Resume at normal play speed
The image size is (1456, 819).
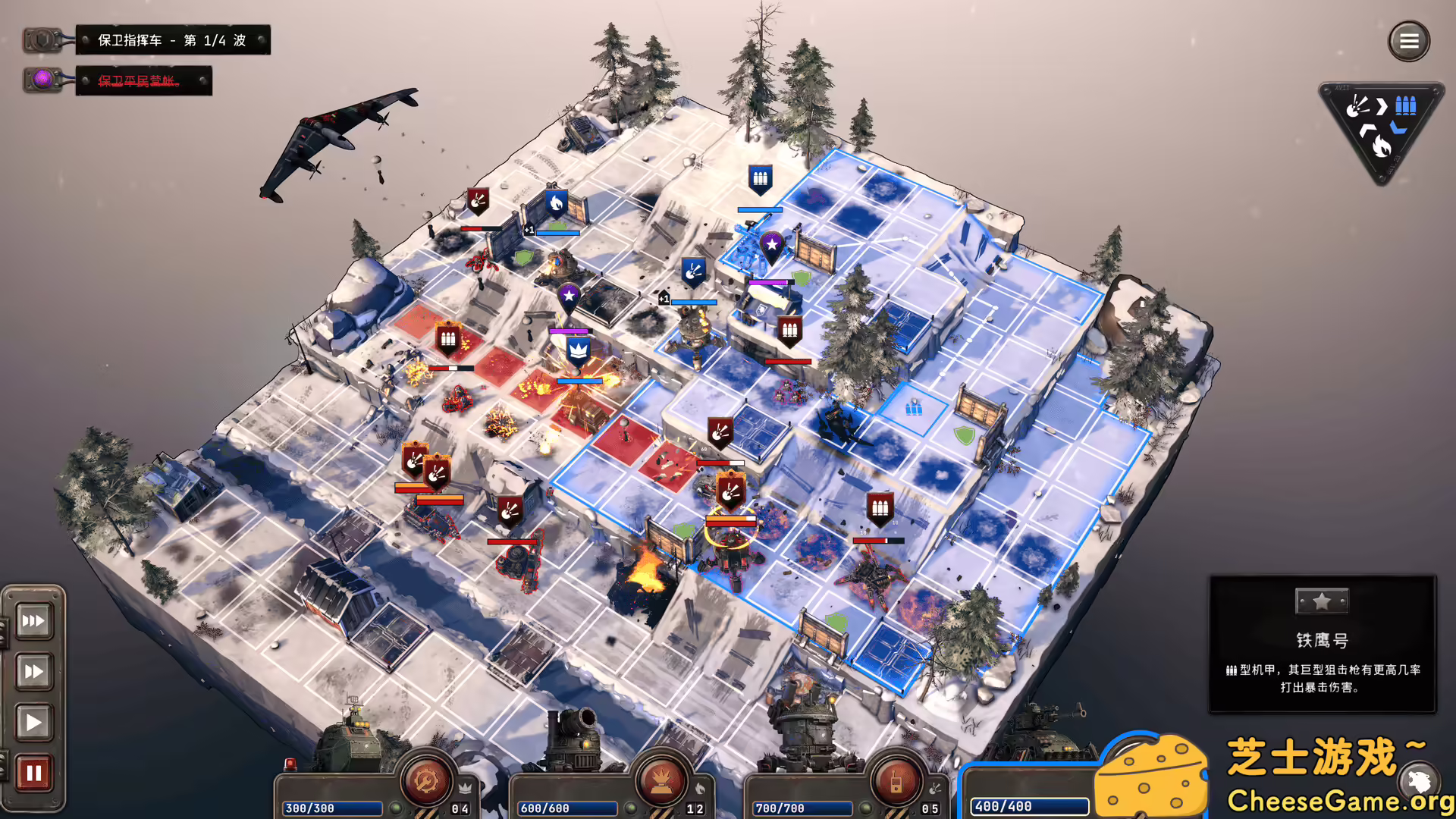(33, 722)
